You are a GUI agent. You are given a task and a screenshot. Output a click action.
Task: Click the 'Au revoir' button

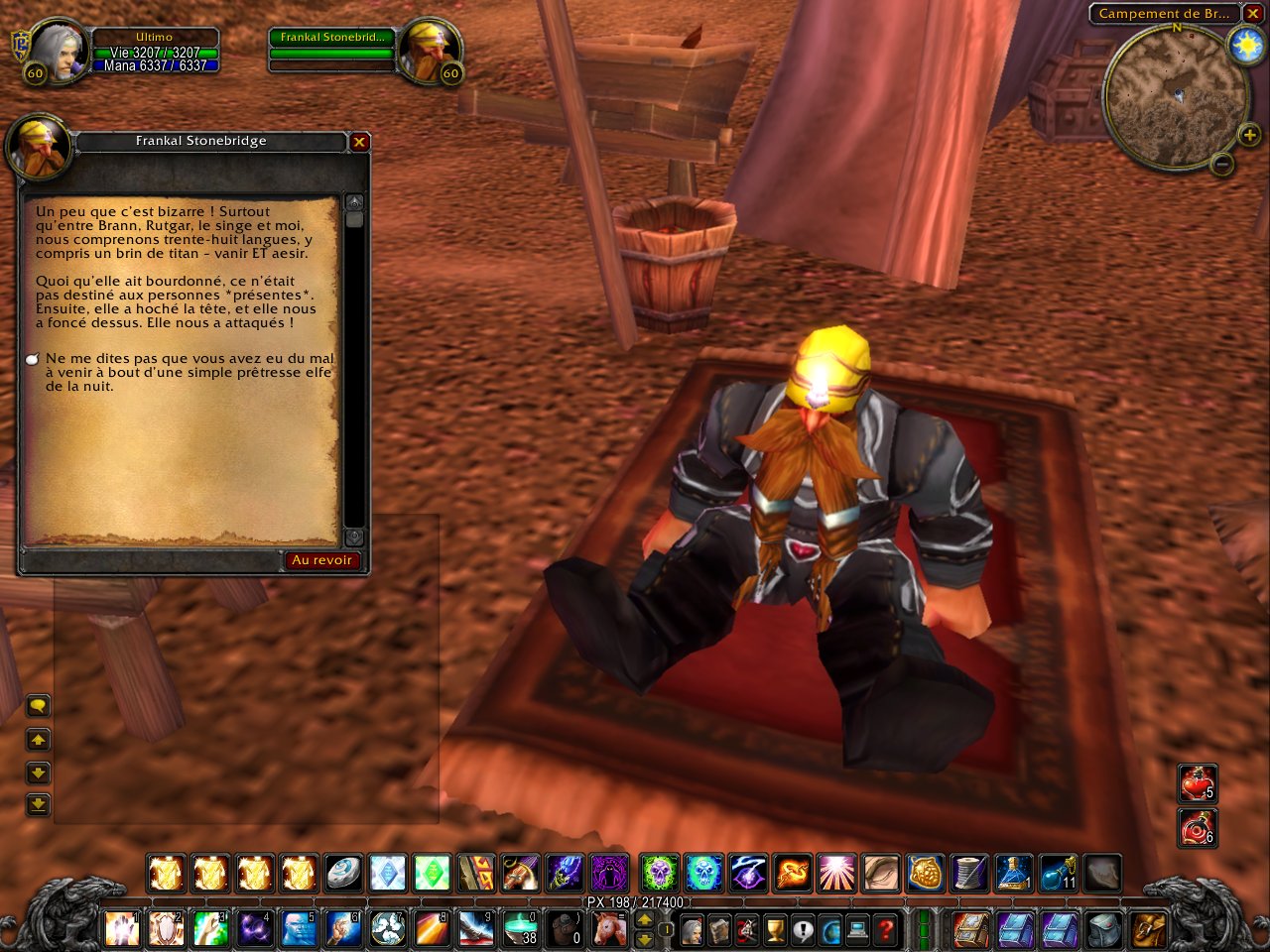pyautogui.click(x=321, y=560)
